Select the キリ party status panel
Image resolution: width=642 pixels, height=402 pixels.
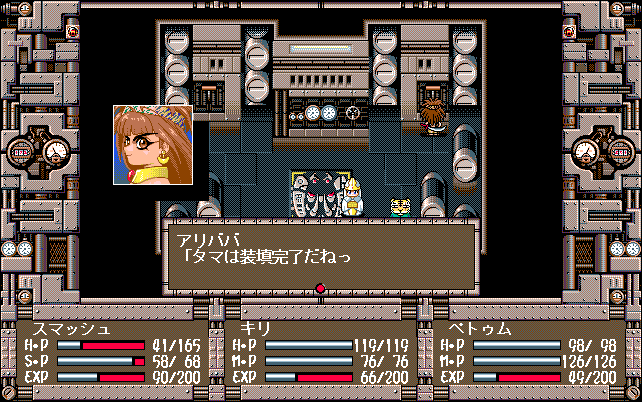tap(319, 352)
